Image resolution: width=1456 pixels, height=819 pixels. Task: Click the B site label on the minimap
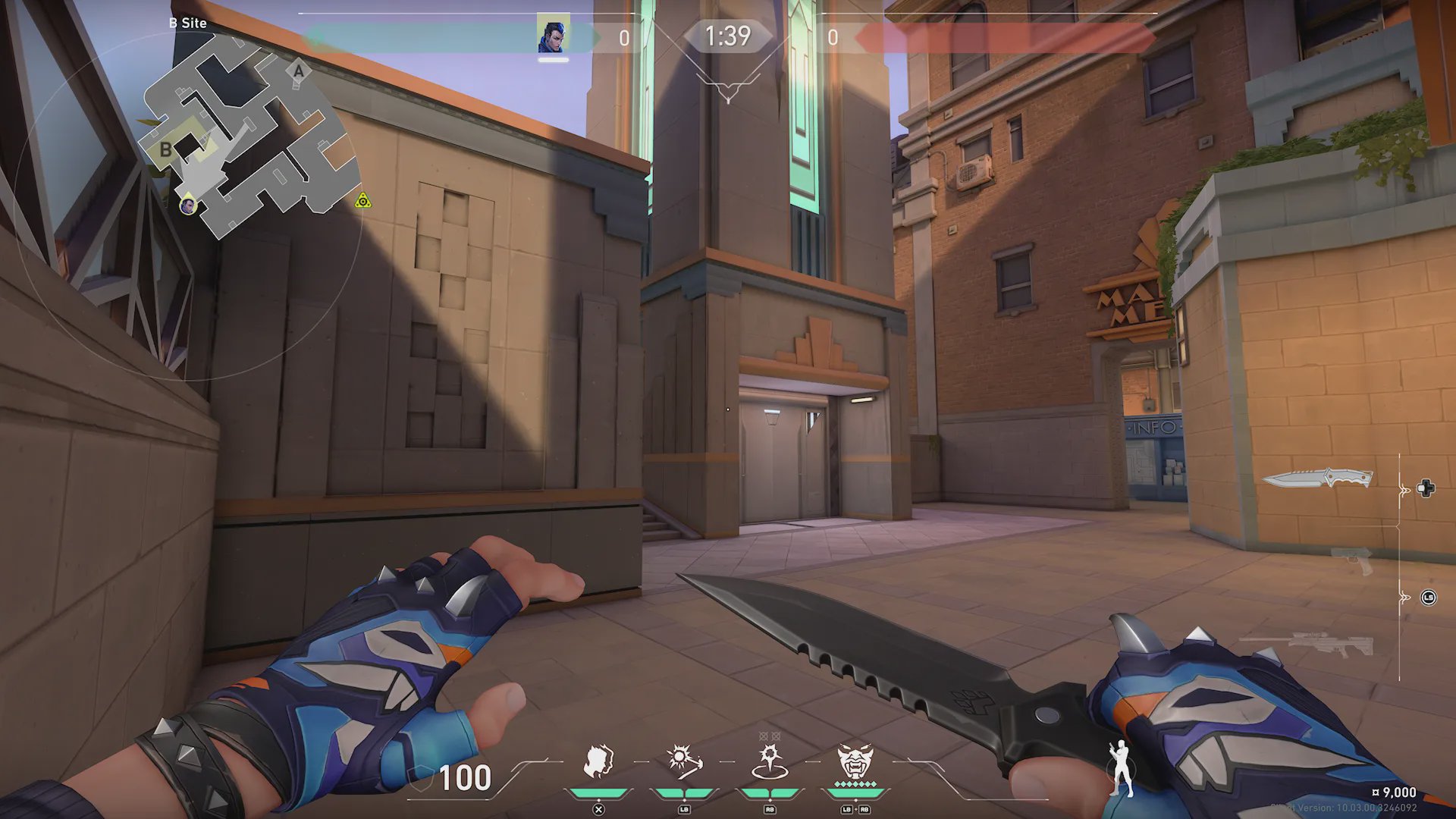165,149
